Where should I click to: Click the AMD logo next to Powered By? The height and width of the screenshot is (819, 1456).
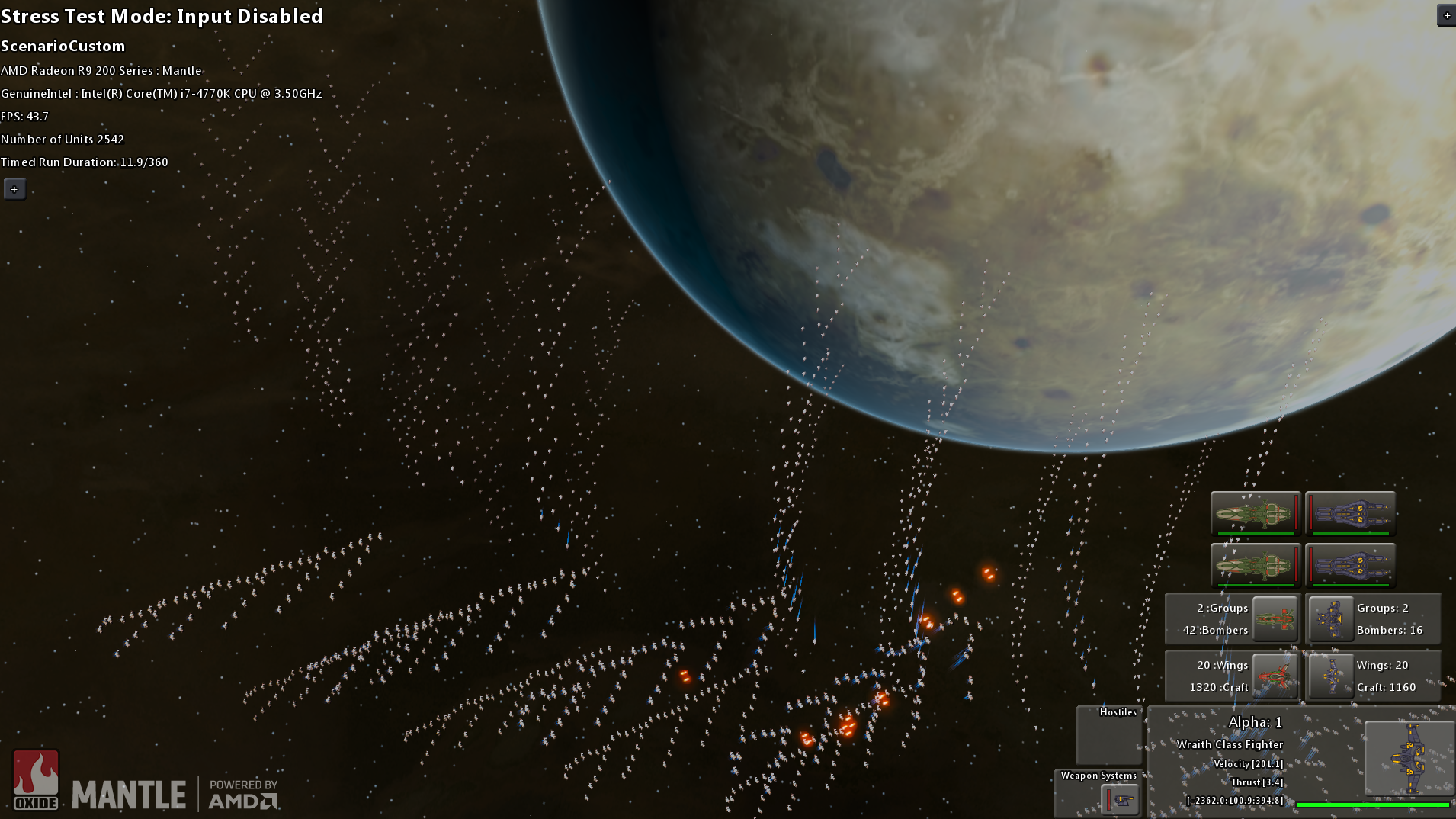pyautogui.click(x=240, y=800)
